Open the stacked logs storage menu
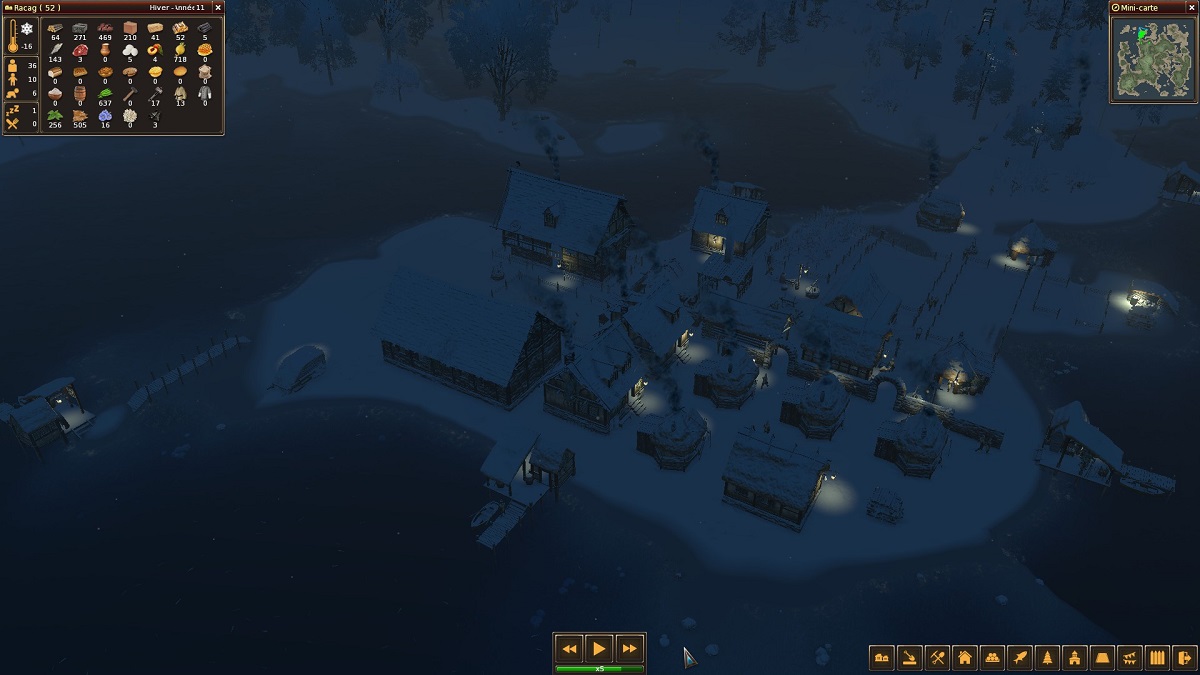 tap(992, 658)
